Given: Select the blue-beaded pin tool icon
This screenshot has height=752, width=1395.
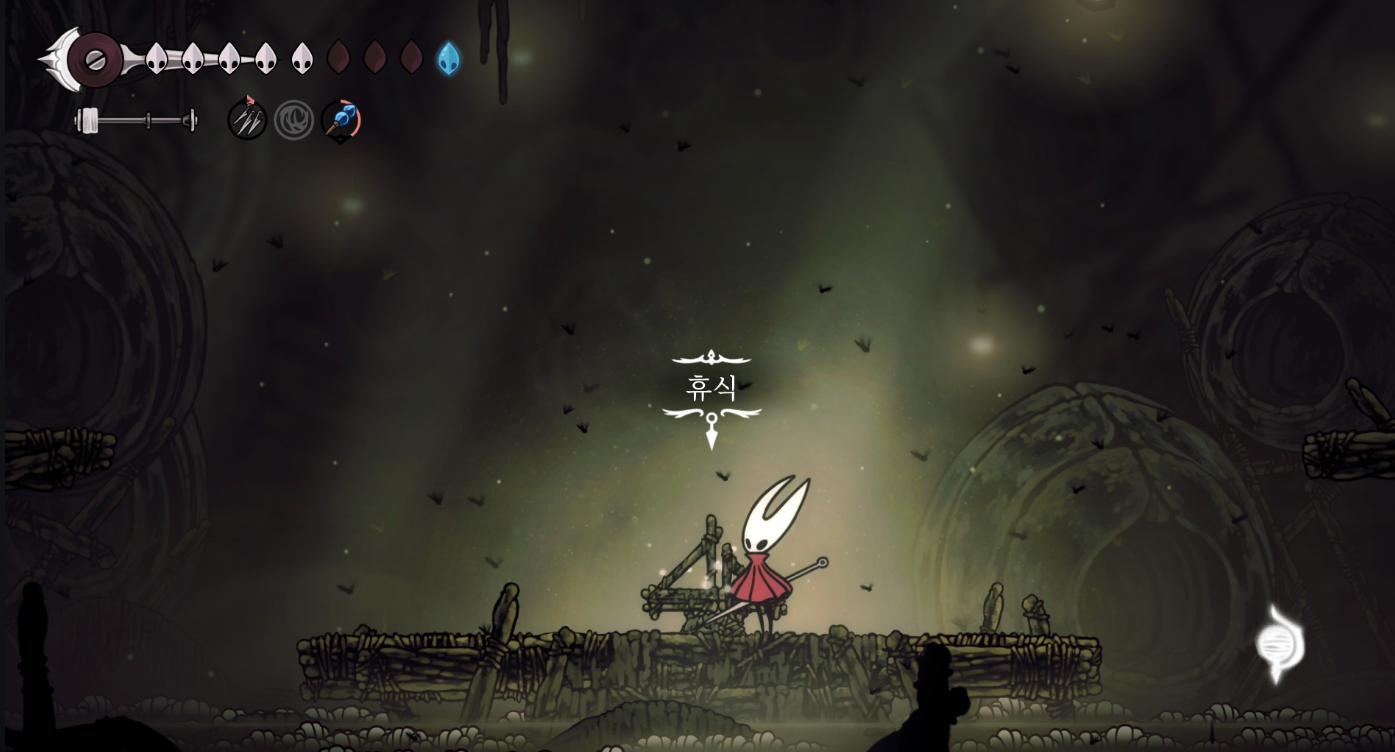Looking at the screenshot, I should click(x=341, y=120).
